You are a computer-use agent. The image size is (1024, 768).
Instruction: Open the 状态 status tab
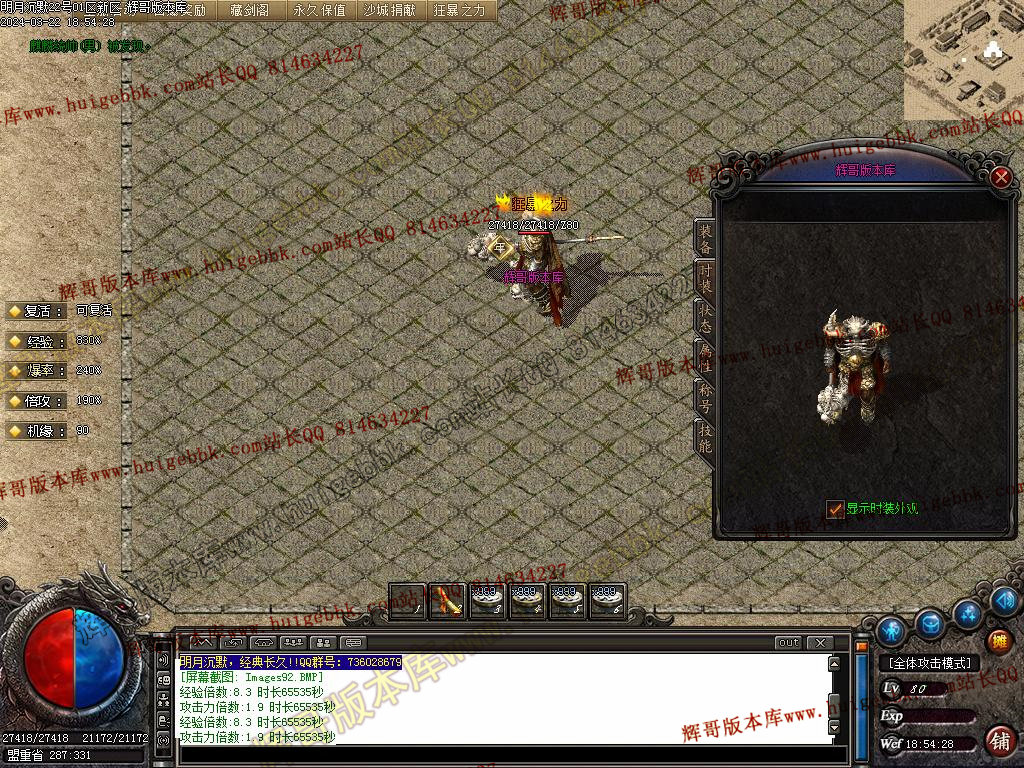pos(705,317)
